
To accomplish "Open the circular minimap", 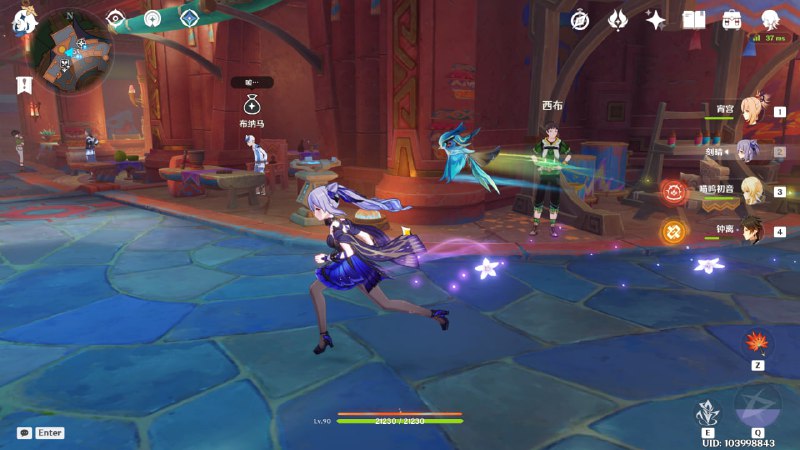I will (69, 50).
